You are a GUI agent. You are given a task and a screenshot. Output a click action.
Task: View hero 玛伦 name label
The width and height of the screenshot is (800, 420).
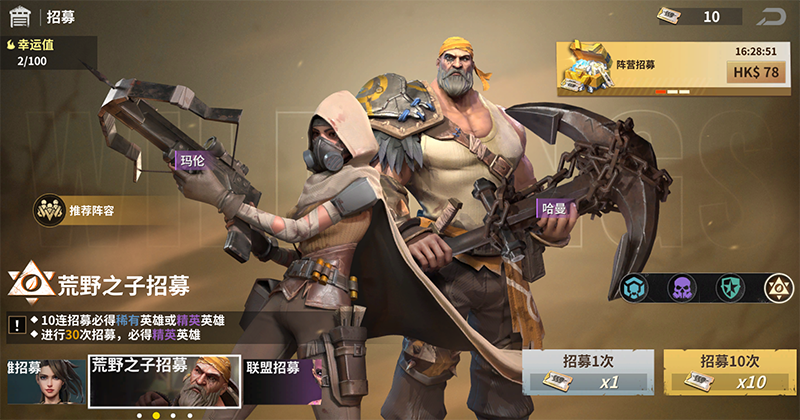coord(191,160)
